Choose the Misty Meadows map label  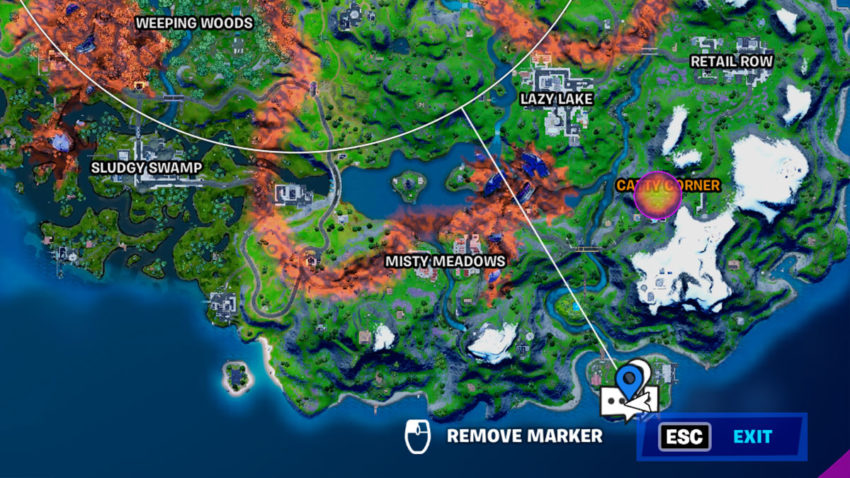pos(445,261)
